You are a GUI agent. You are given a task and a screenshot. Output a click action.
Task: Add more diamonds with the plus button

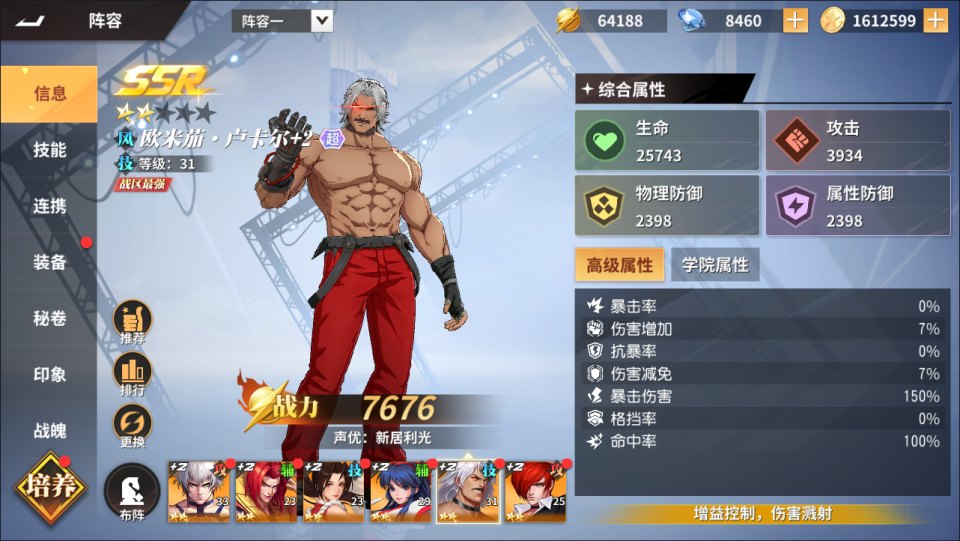795,20
